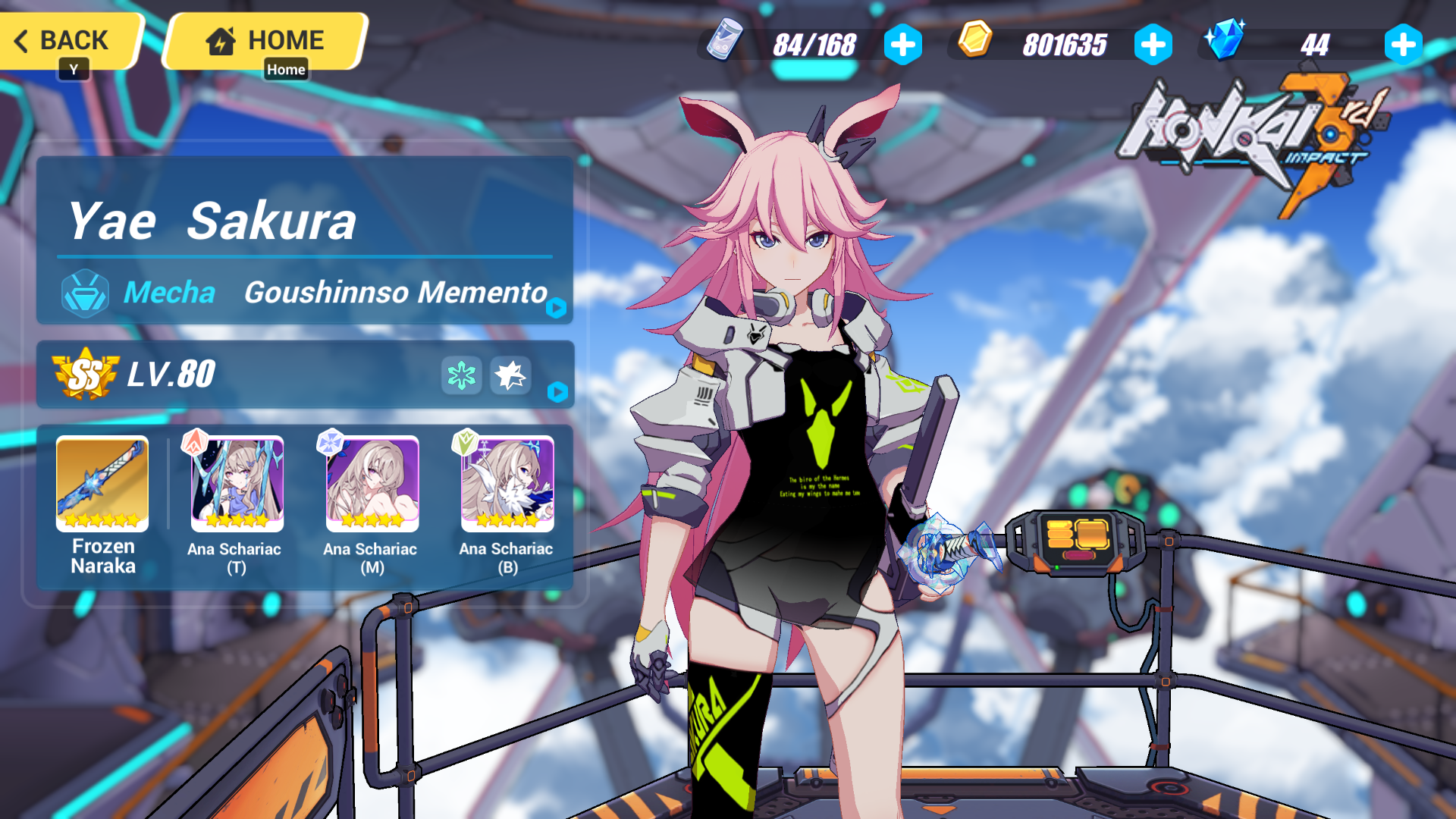The width and height of the screenshot is (1456, 819).
Task: Toggle the snowflake damage type filter
Action: (x=461, y=376)
